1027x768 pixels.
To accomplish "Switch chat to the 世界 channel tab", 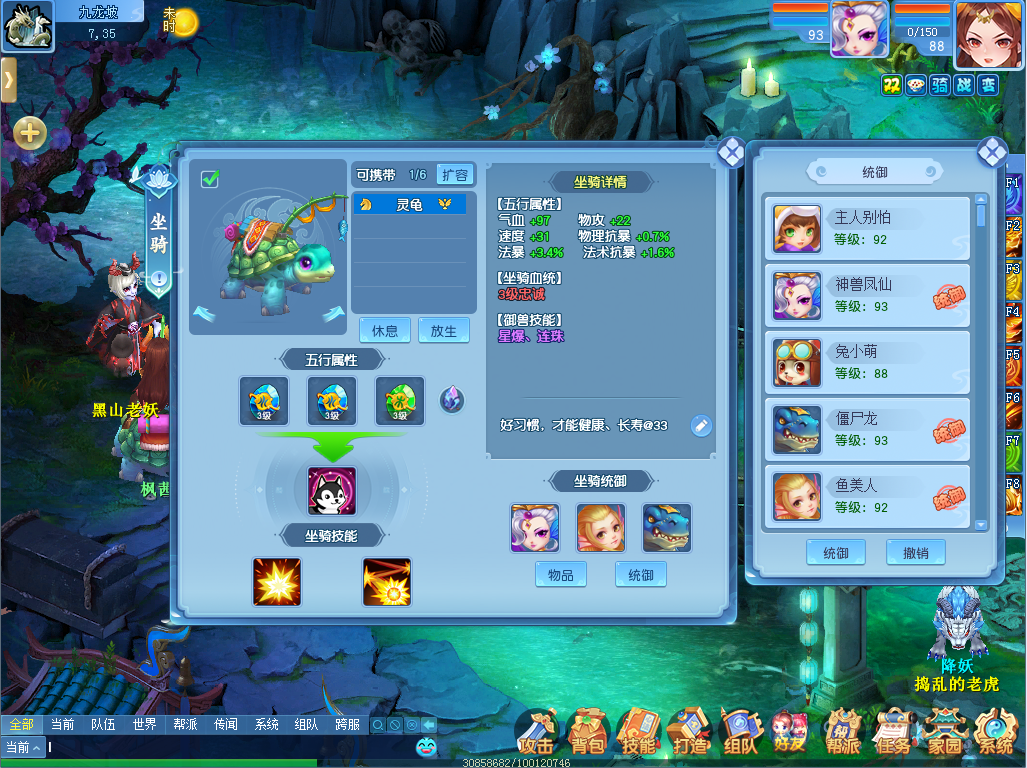I will 144,724.
